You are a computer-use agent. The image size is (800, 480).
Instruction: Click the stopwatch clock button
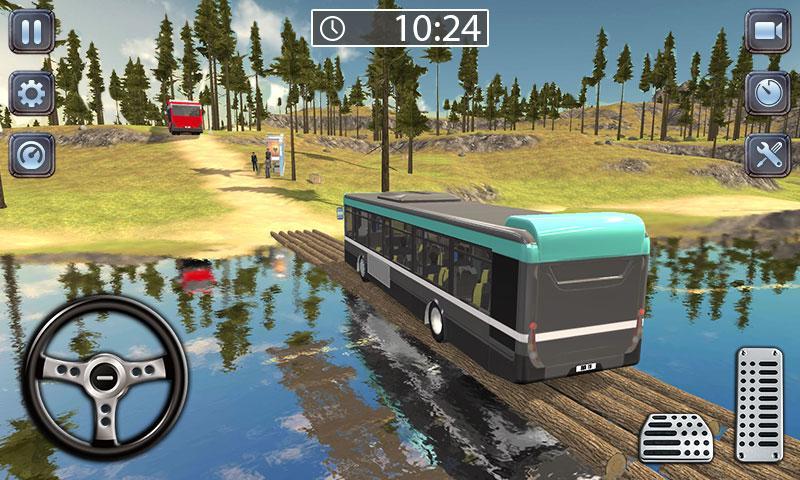click(767, 93)
